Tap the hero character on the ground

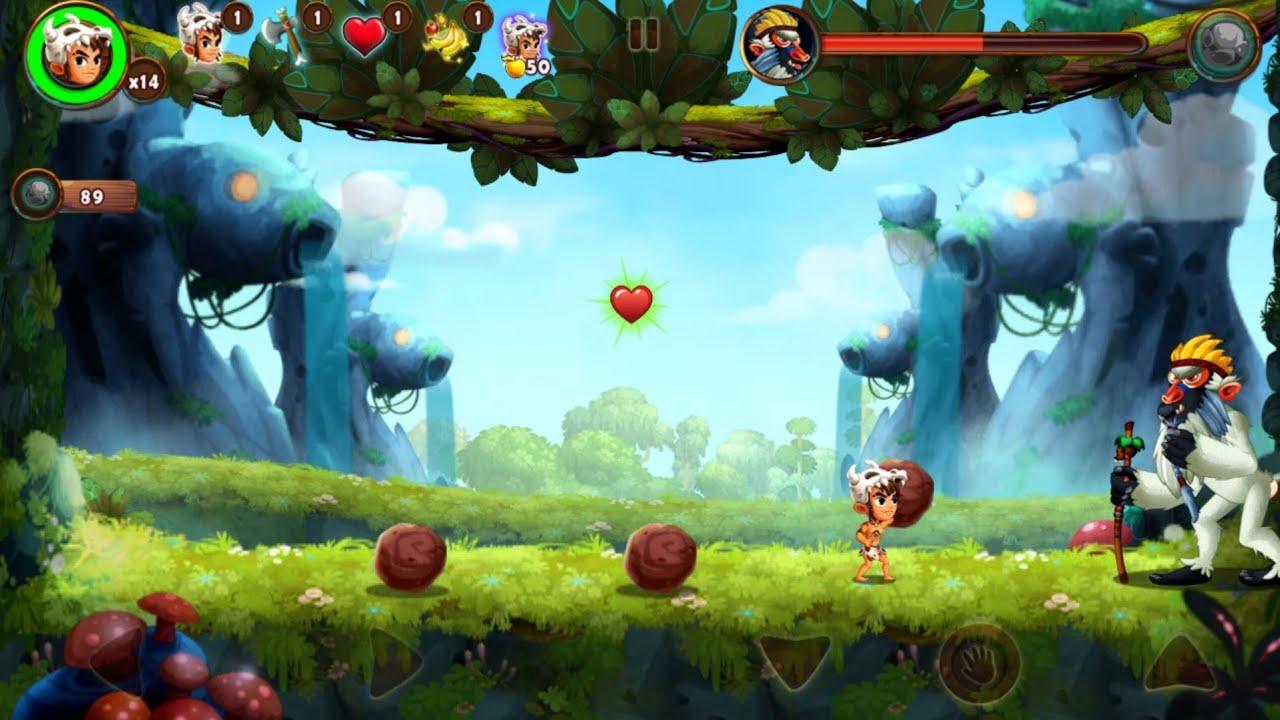881,530
